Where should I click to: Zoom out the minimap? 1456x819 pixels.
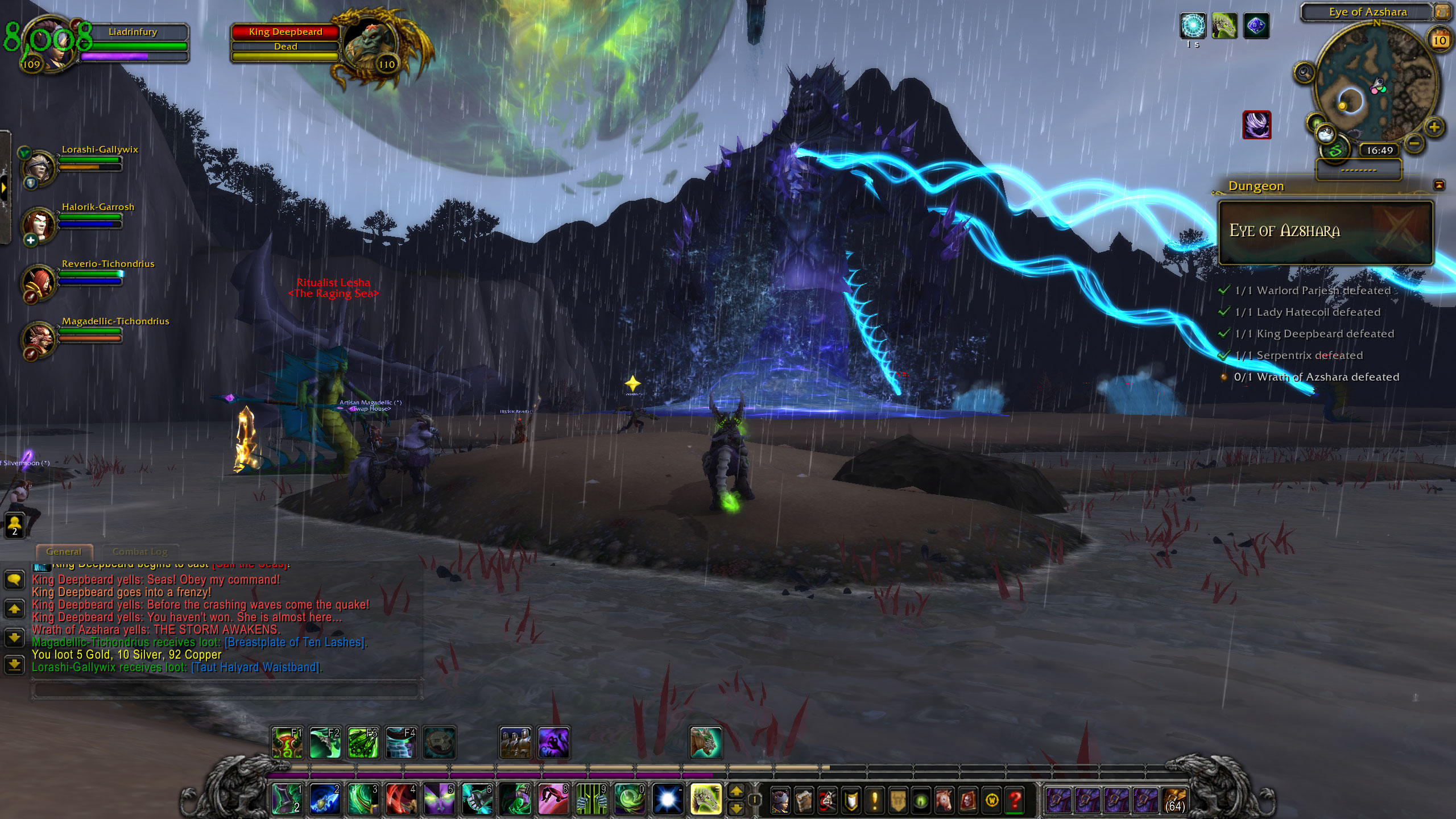pos(1415,143)
